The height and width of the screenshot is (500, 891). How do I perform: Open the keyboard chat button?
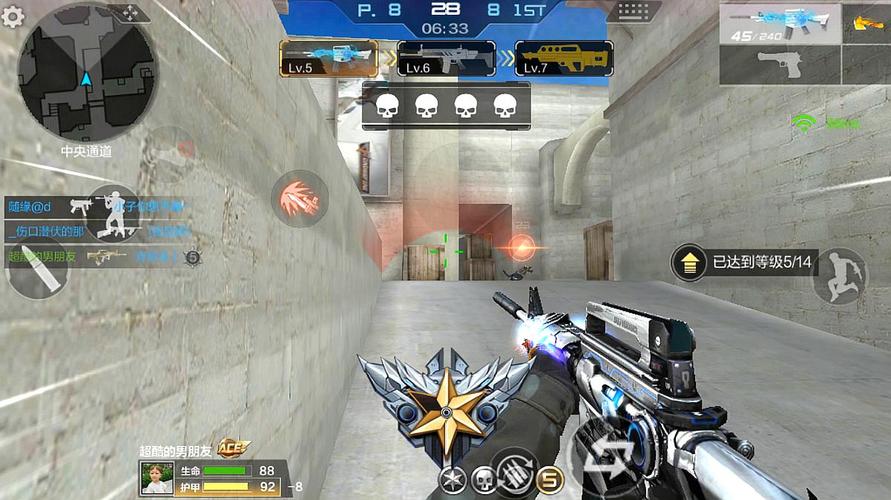633,13
